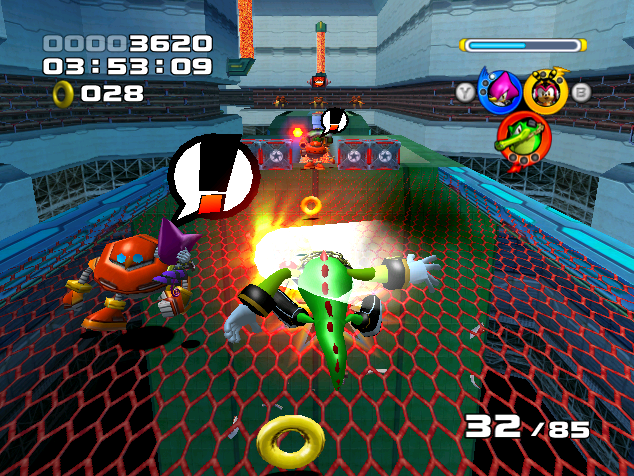Select Espio's purple chameleon team icon

(499, 92)
